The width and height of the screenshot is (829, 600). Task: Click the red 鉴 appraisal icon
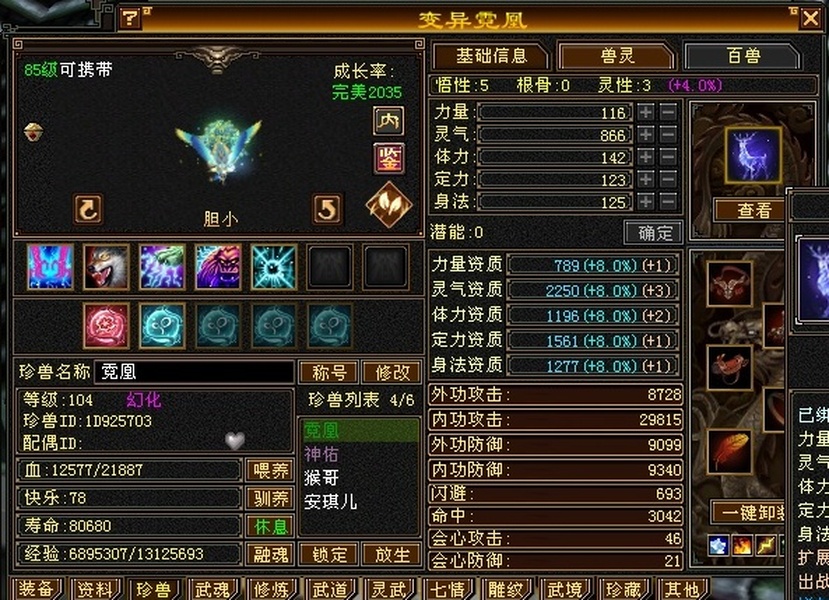(388, 158)
